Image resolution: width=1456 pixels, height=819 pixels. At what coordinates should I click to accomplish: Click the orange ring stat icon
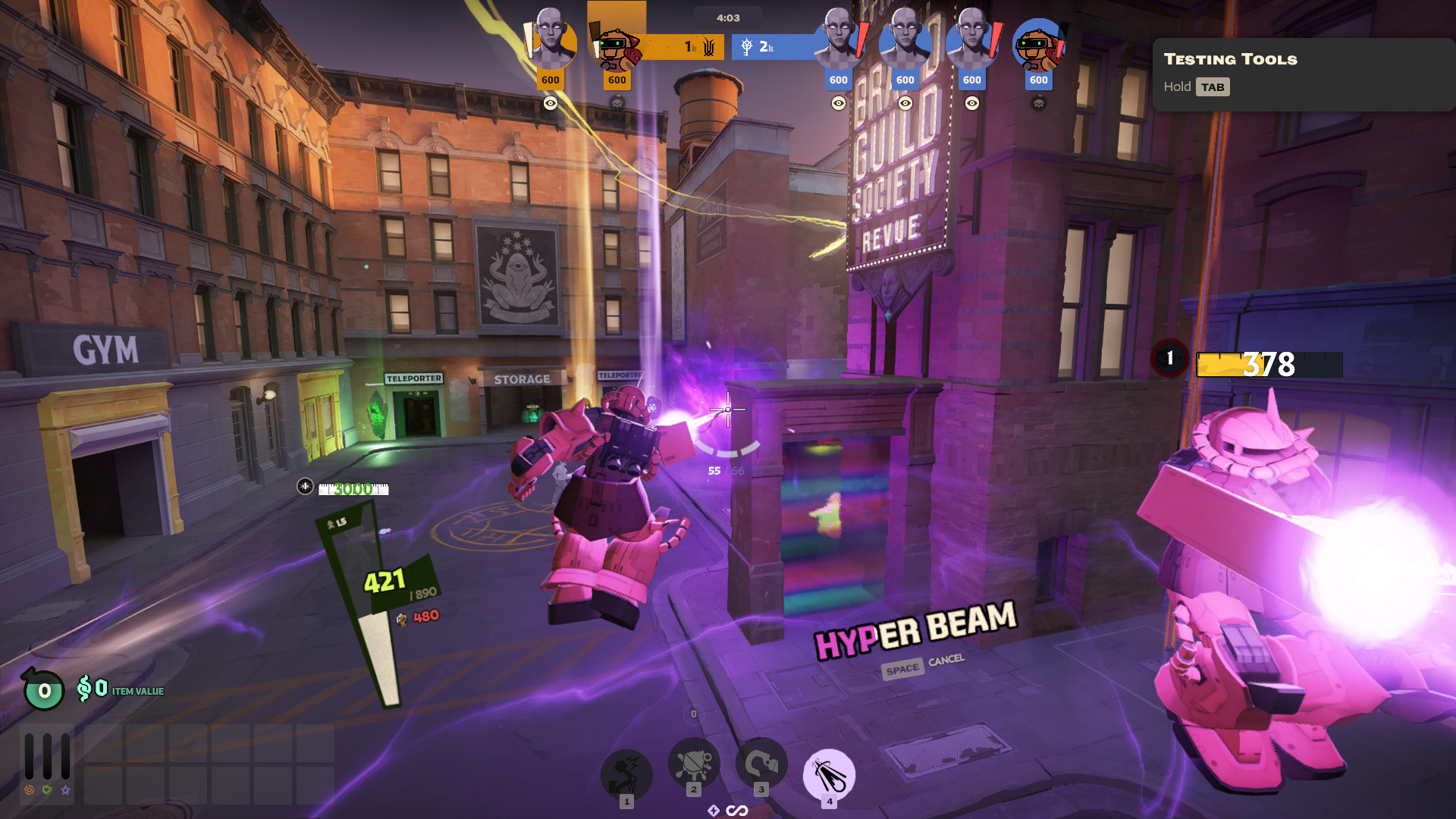[29, 790]
